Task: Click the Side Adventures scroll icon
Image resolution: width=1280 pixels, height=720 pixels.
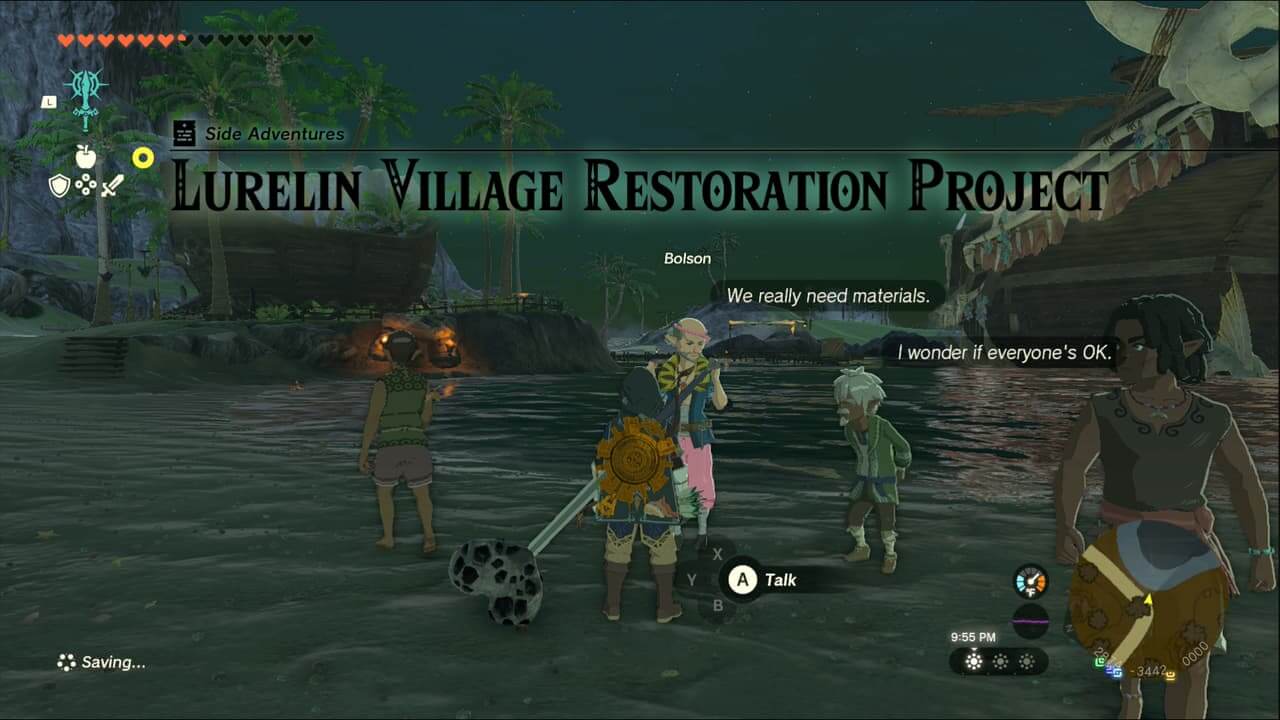Action: pyautogui.click(x=183, y=133)
